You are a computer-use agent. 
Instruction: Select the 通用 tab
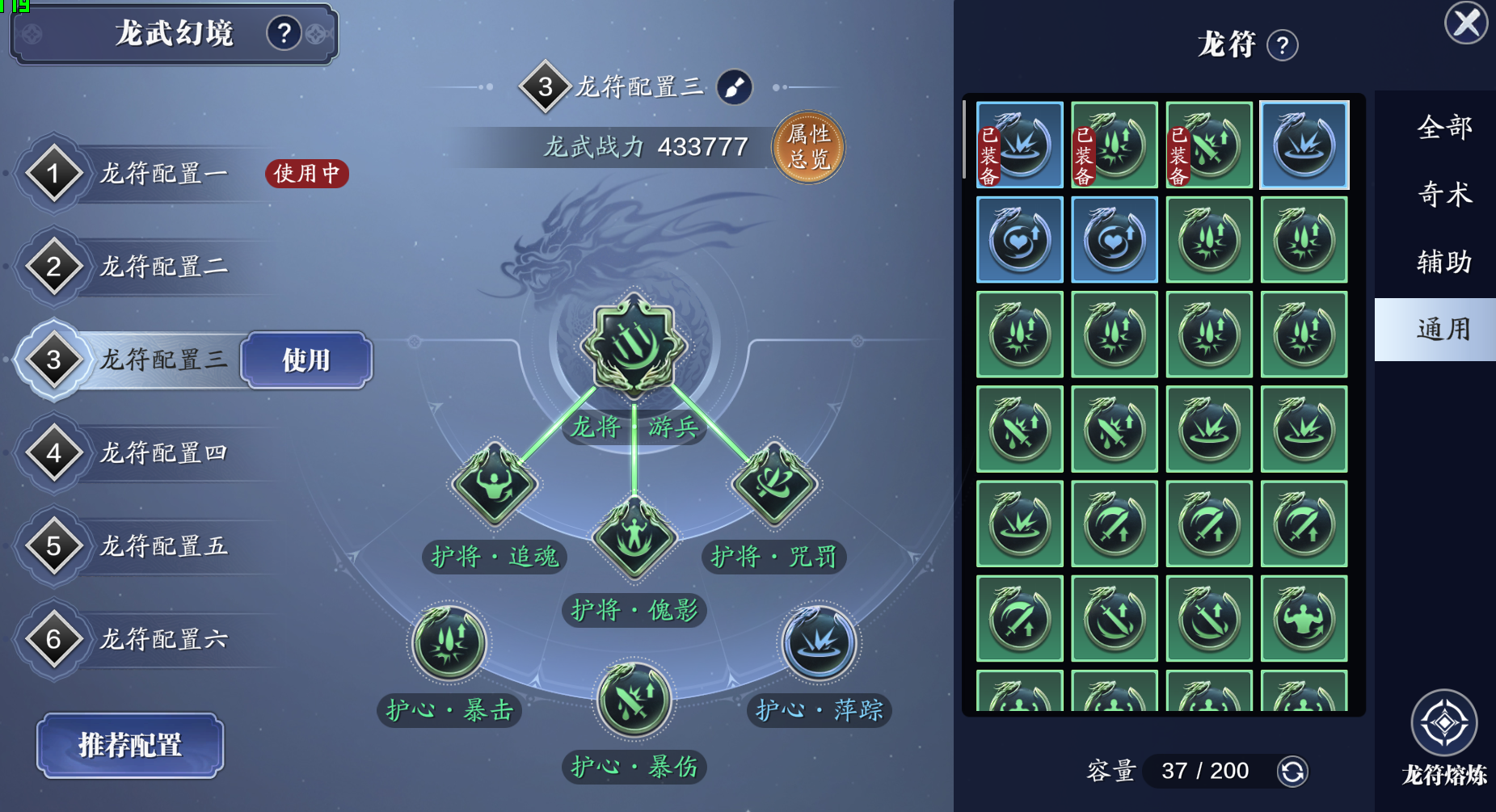1443,330
